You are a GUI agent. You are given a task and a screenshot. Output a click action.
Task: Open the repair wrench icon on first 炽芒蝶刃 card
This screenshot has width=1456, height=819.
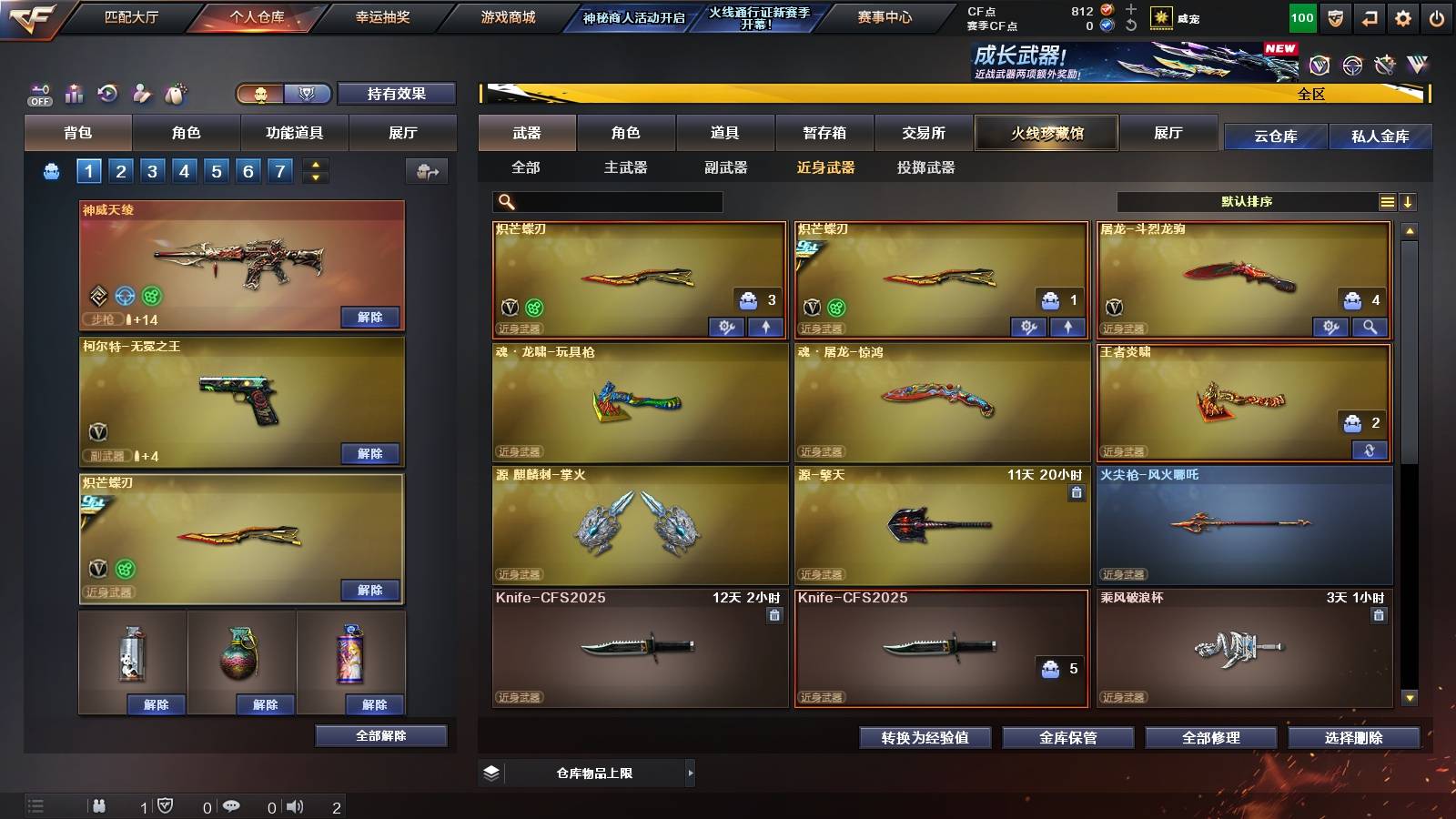[x=726, y=326]
